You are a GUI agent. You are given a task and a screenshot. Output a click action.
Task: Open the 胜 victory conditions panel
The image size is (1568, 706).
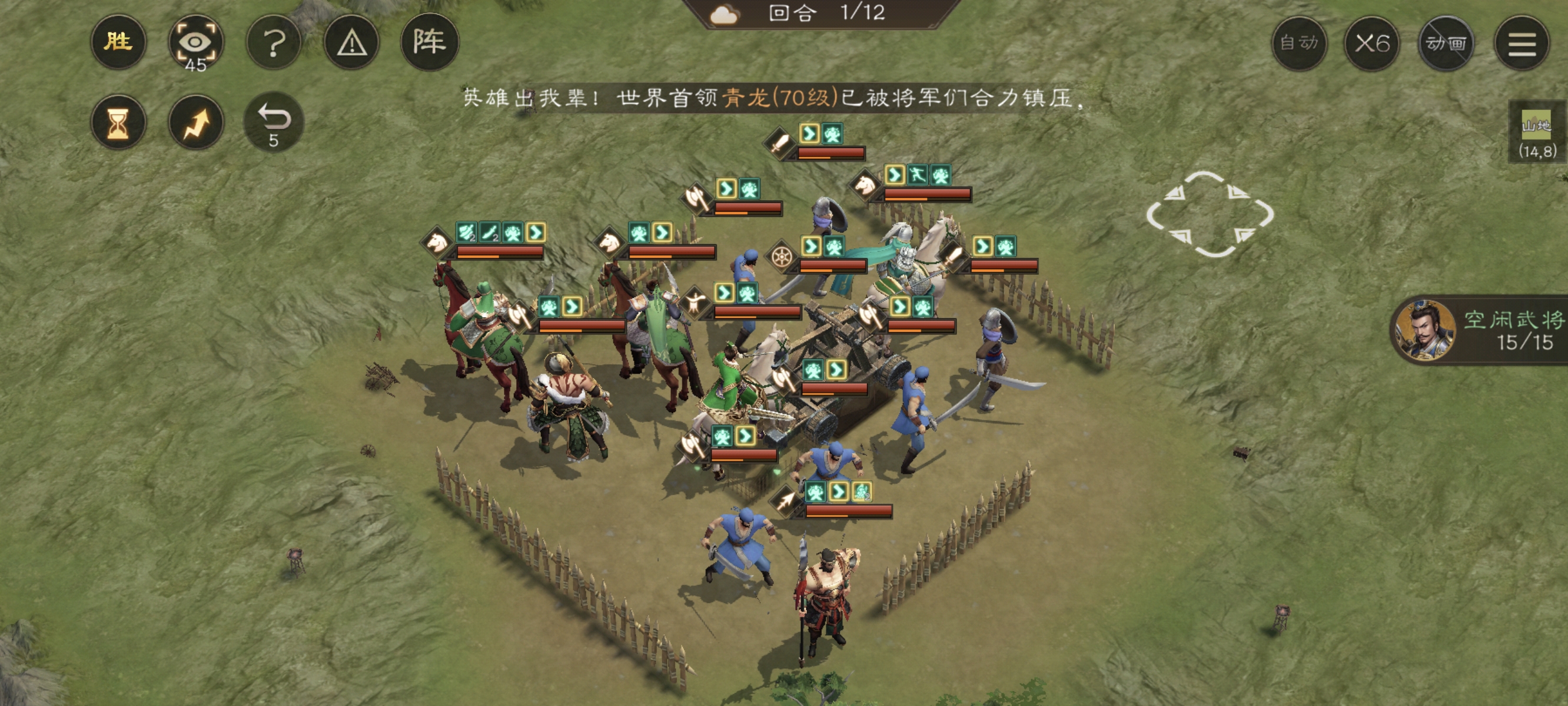119,41
